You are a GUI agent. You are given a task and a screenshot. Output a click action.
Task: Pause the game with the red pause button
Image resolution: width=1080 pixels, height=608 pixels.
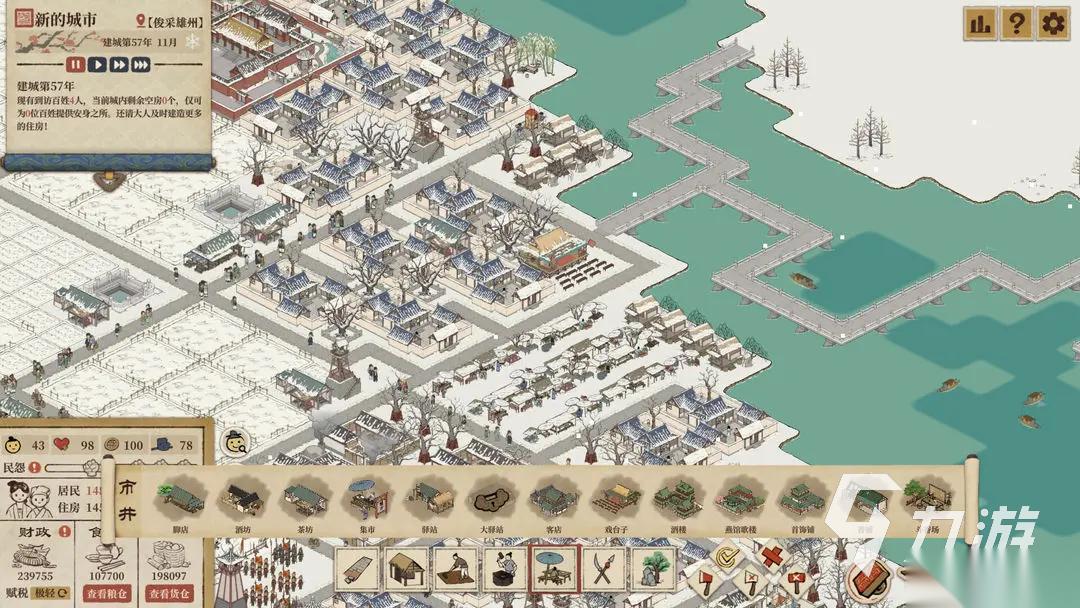click(x=77, y=64)
